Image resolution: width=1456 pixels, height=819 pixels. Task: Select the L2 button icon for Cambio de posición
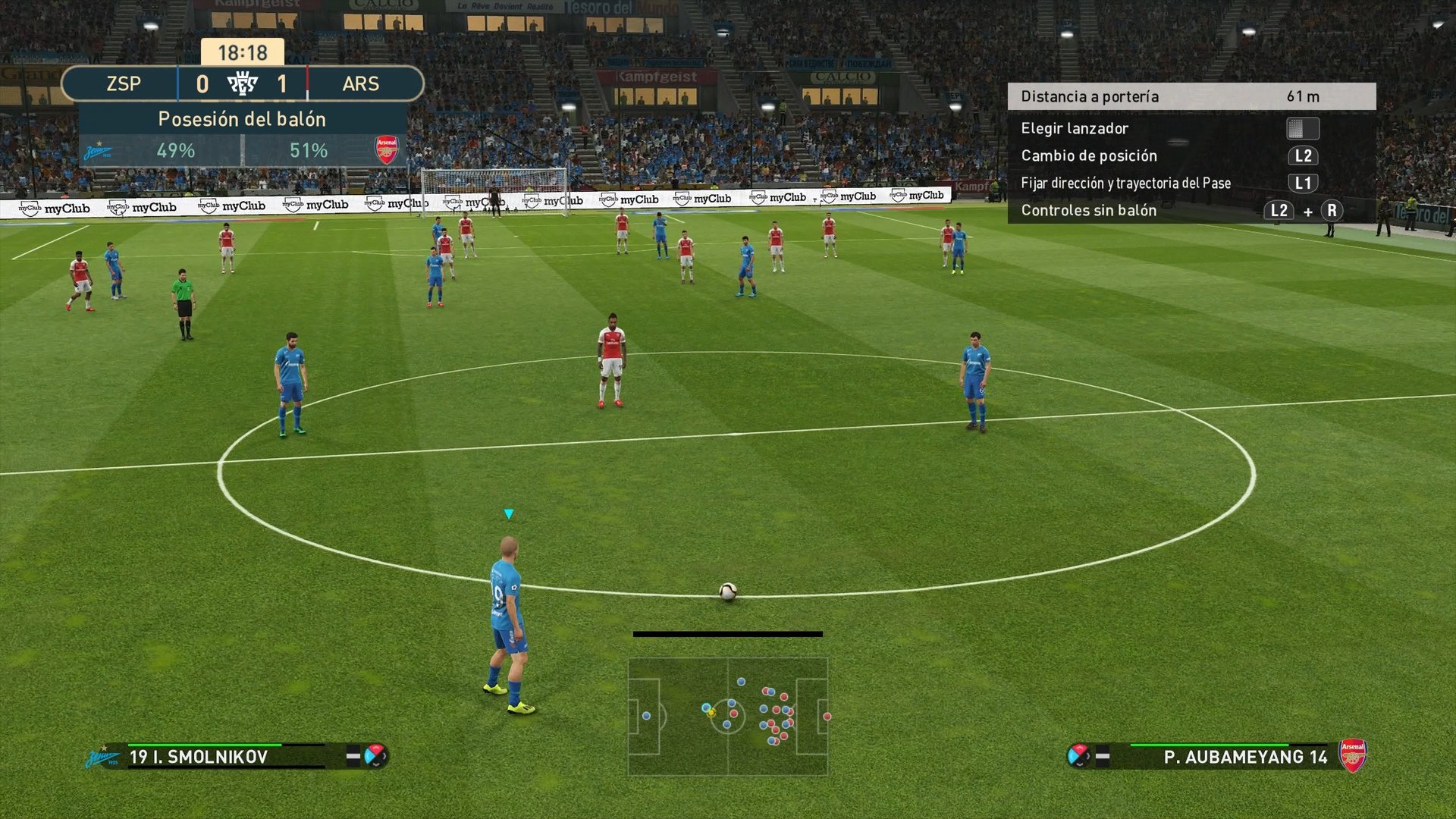click(1304, 155)
